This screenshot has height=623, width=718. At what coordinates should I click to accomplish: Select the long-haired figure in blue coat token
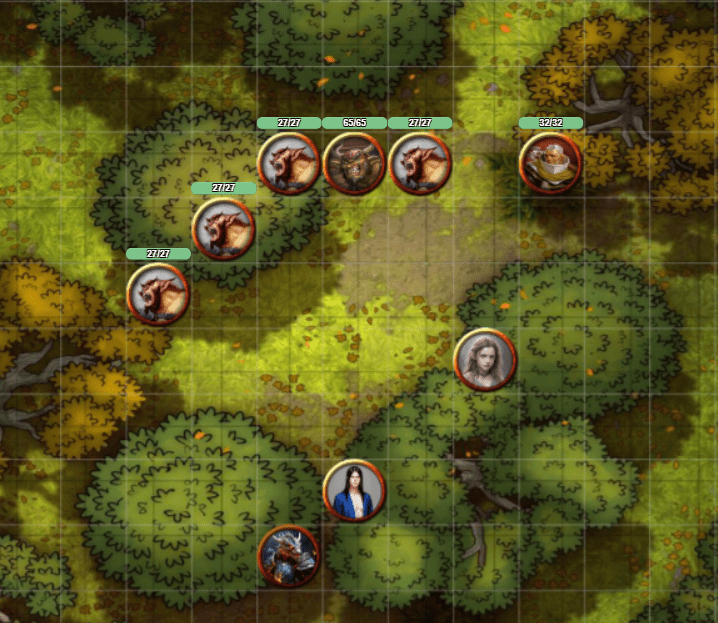tap(354, 491)
